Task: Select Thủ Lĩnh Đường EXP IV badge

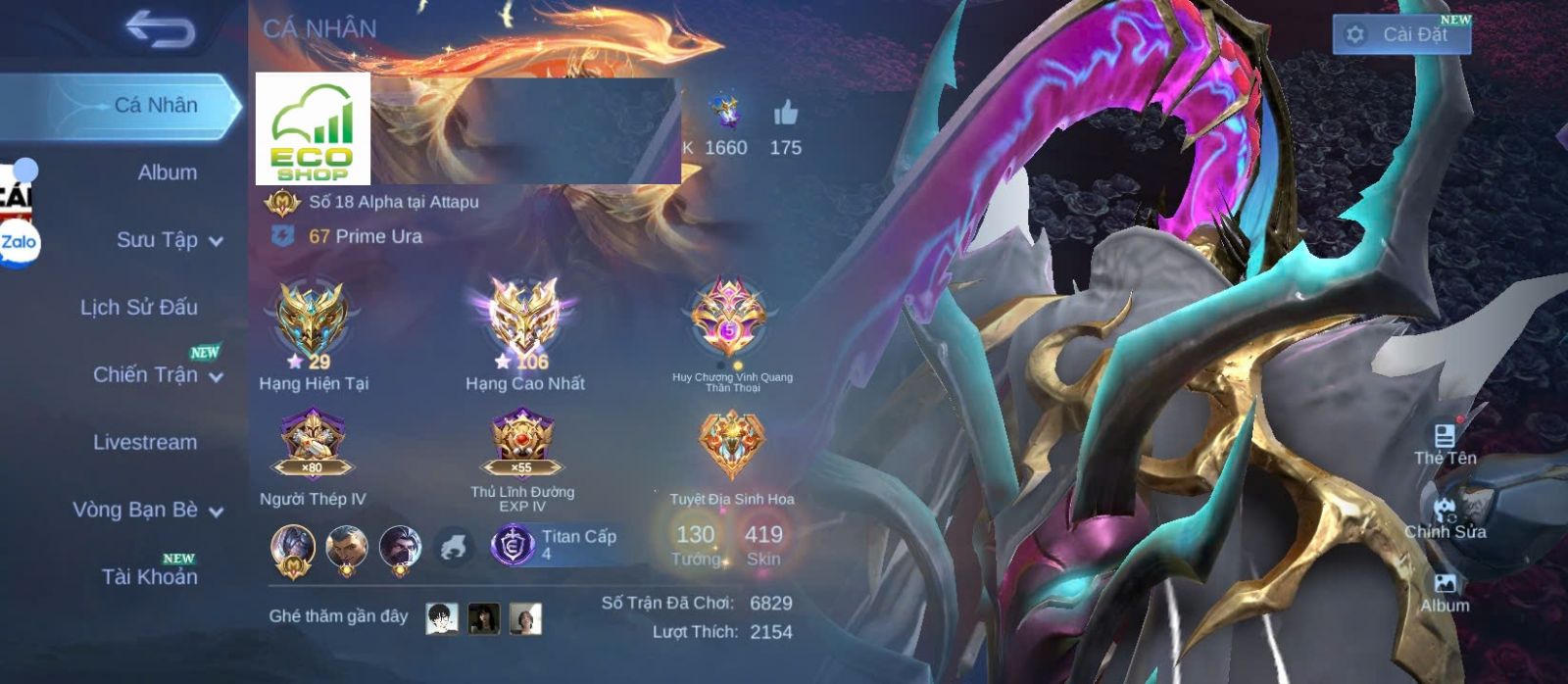Action: [522, 443]
